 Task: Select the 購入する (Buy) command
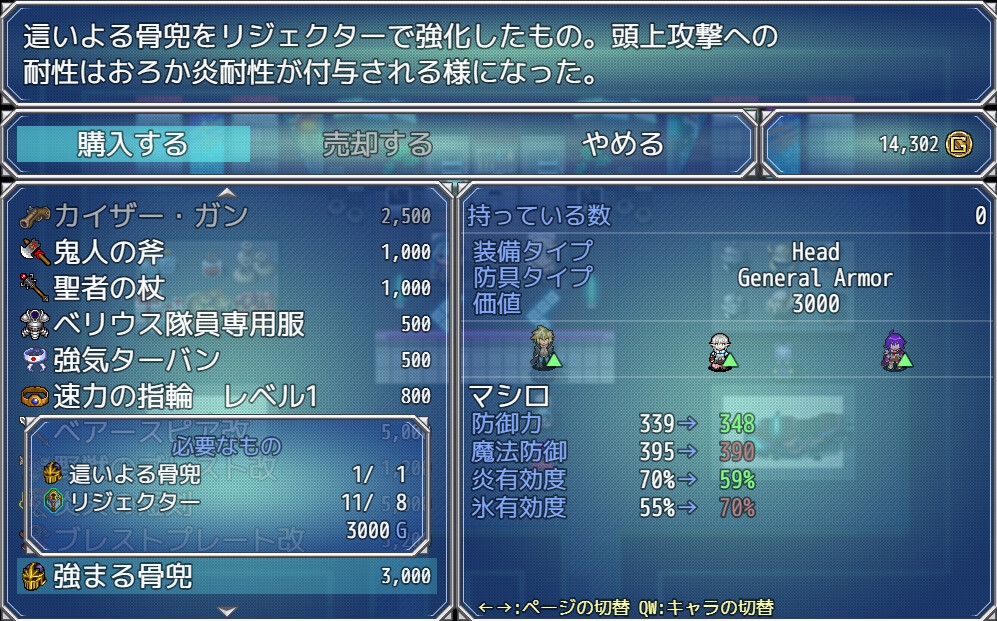(133, 144)
